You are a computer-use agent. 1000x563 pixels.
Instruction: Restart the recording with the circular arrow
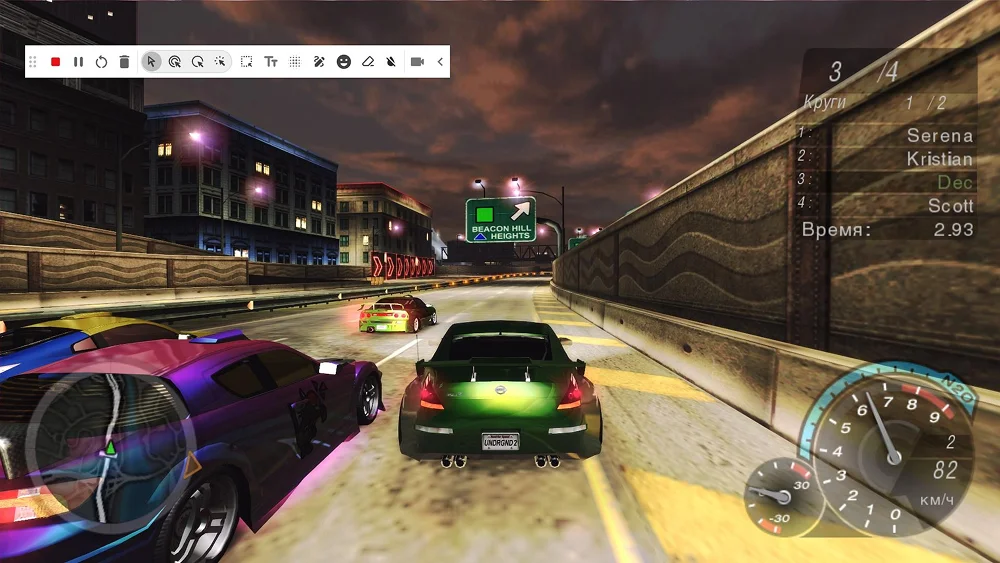(x=101, y=62)
